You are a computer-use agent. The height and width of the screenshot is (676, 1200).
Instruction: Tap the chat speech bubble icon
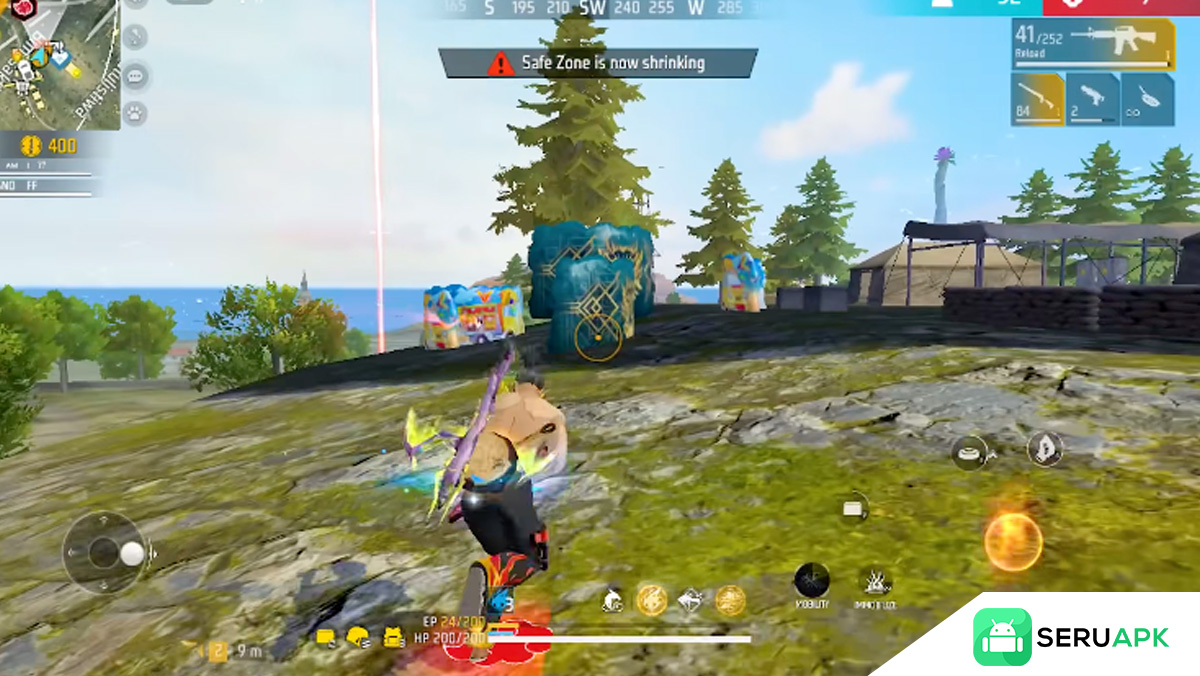pyautogui.click(x=134, y=75)
